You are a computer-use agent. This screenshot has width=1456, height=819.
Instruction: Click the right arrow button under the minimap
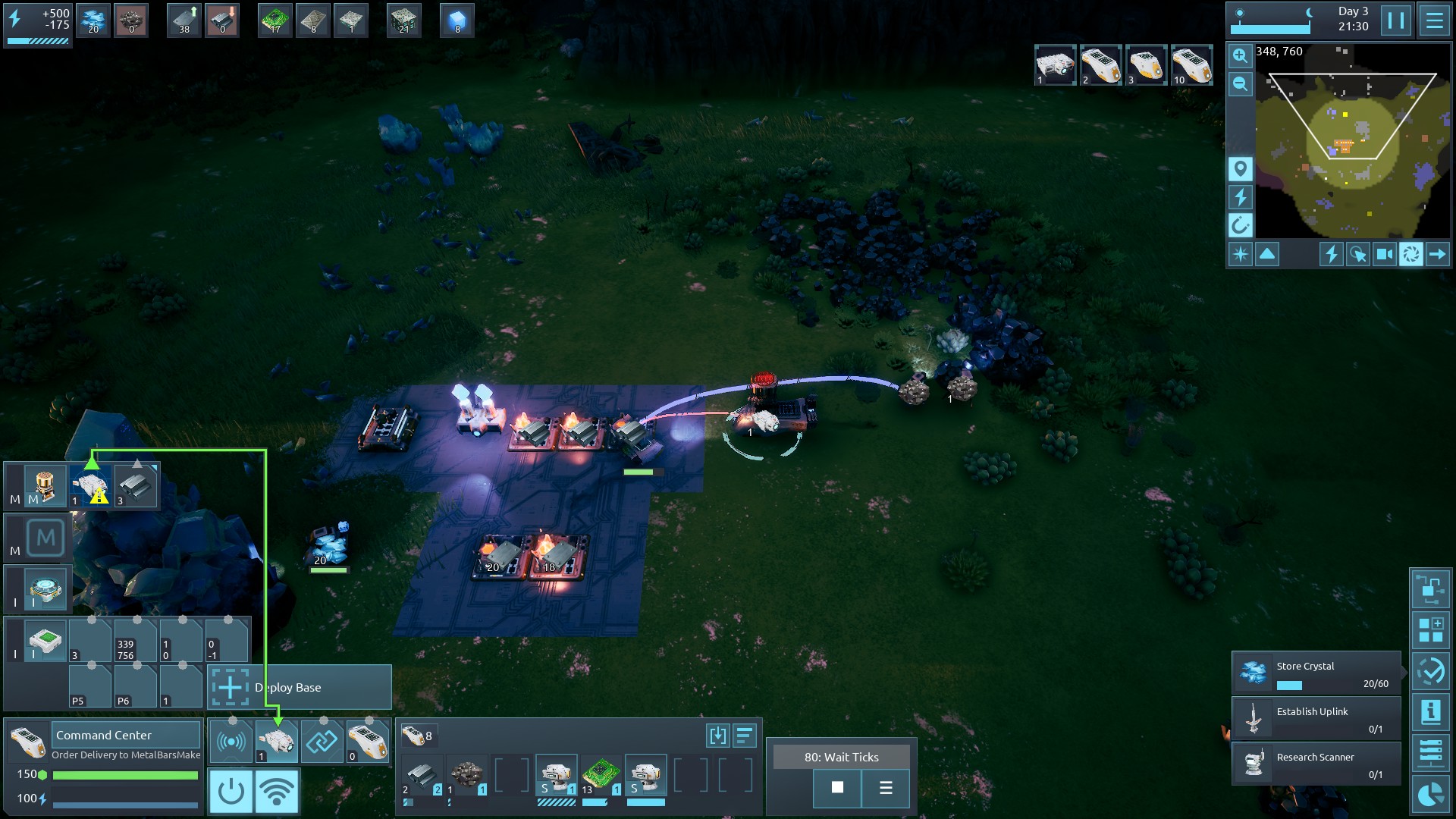(1437, 255)
